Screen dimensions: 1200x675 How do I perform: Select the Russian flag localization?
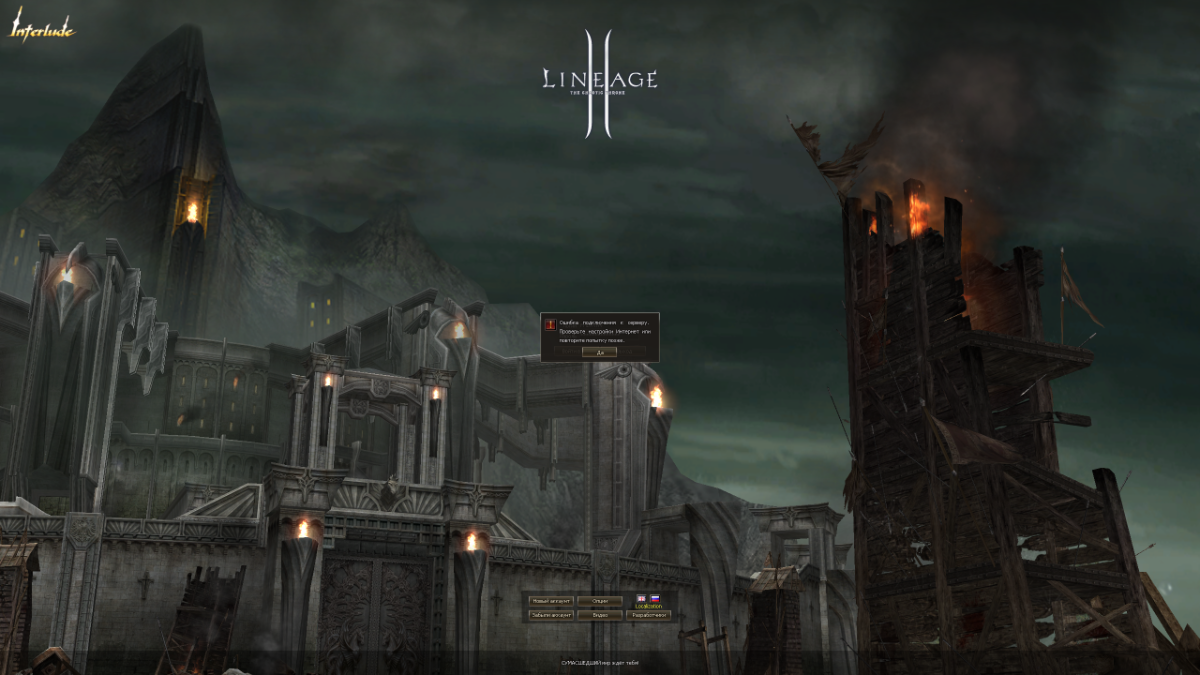click(655, 598)
